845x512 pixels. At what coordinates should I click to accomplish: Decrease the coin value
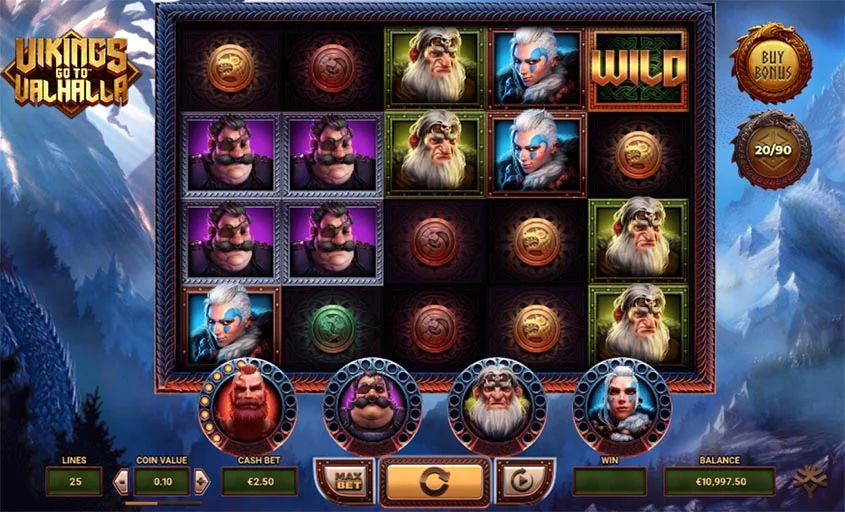122,482
